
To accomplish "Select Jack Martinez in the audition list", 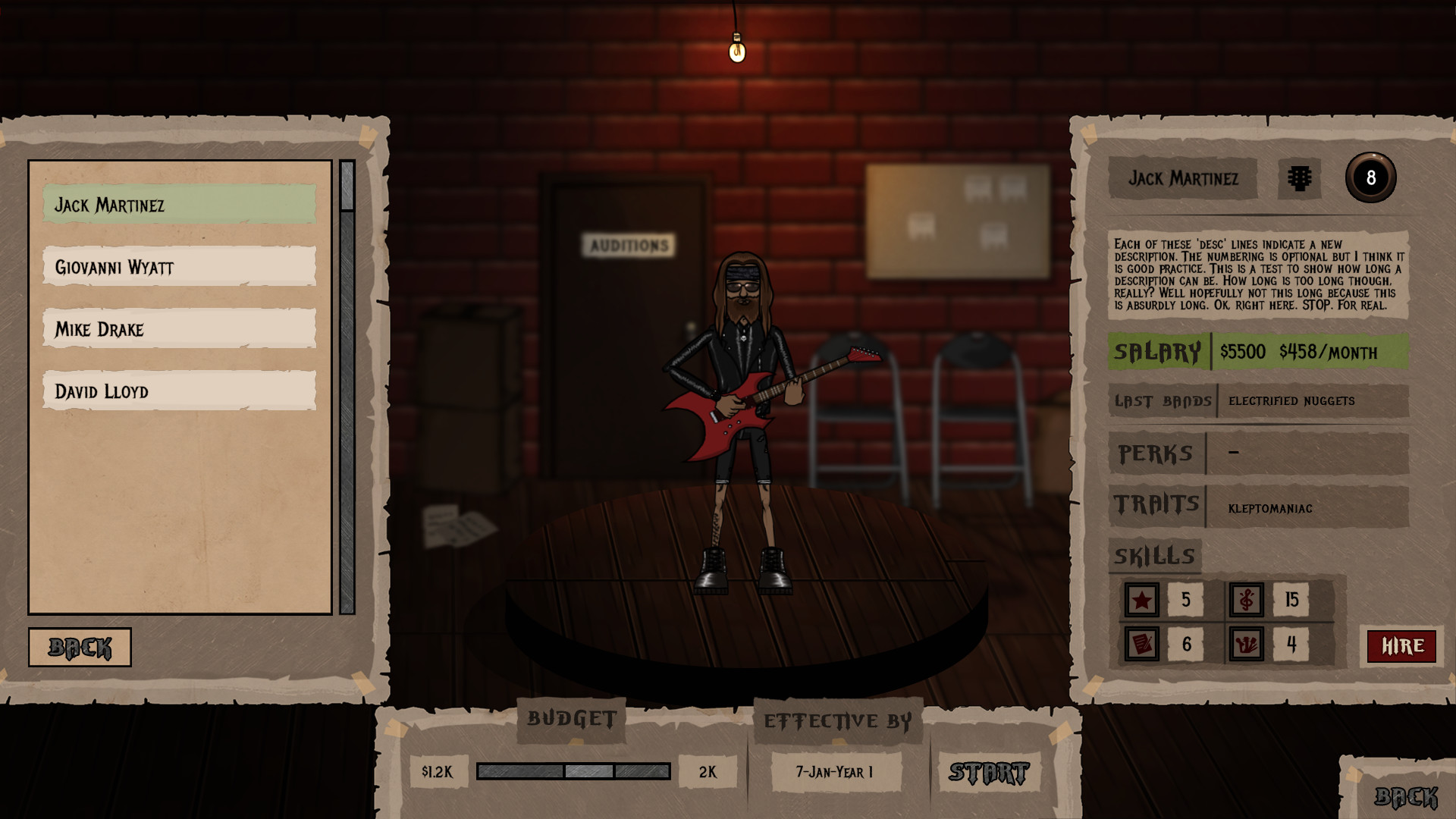I will (179, 204).
